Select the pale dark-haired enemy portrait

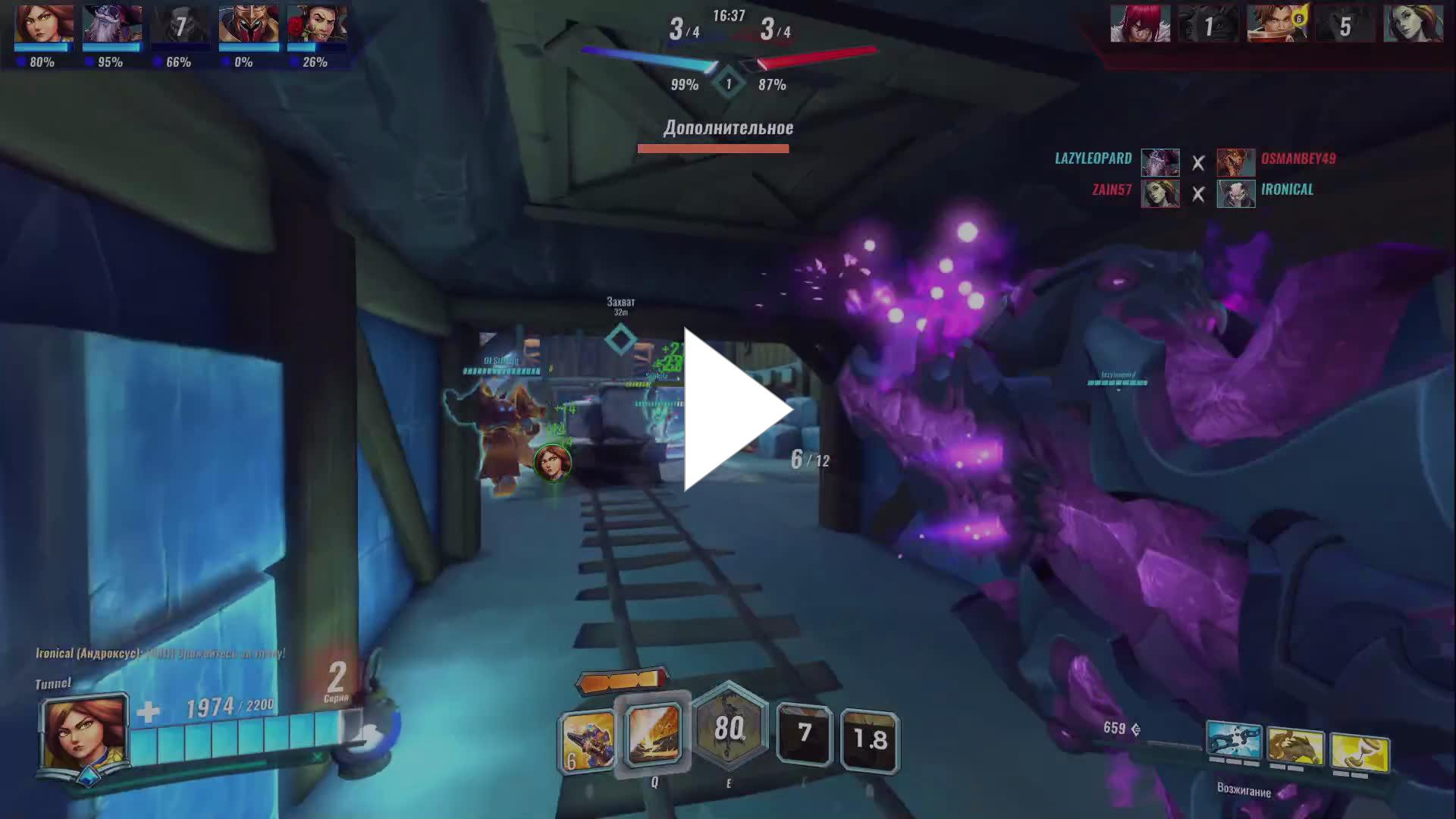(x=1413, y=24)
